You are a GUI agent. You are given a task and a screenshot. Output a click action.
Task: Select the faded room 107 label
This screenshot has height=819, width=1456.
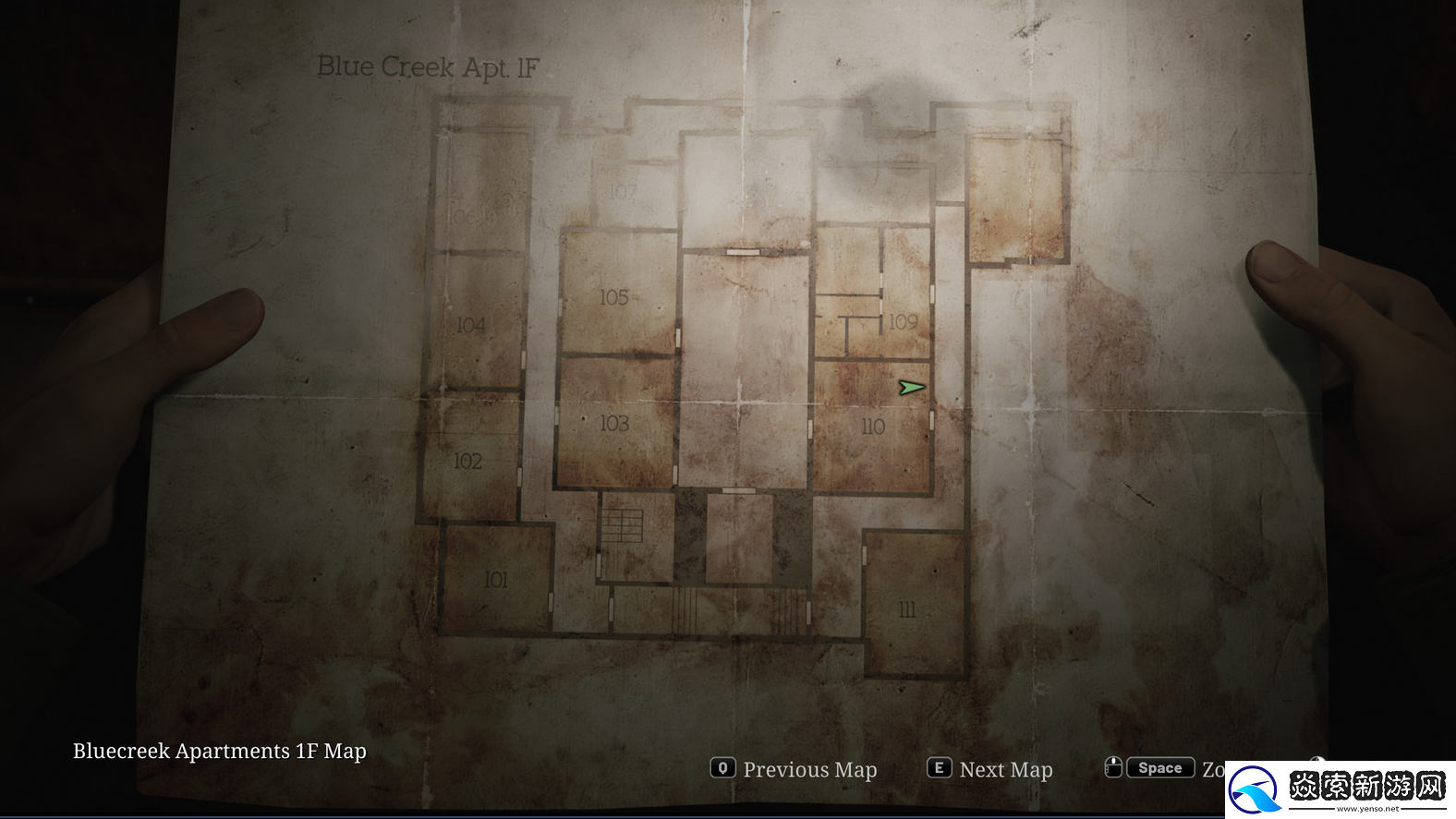click(623, 192)
